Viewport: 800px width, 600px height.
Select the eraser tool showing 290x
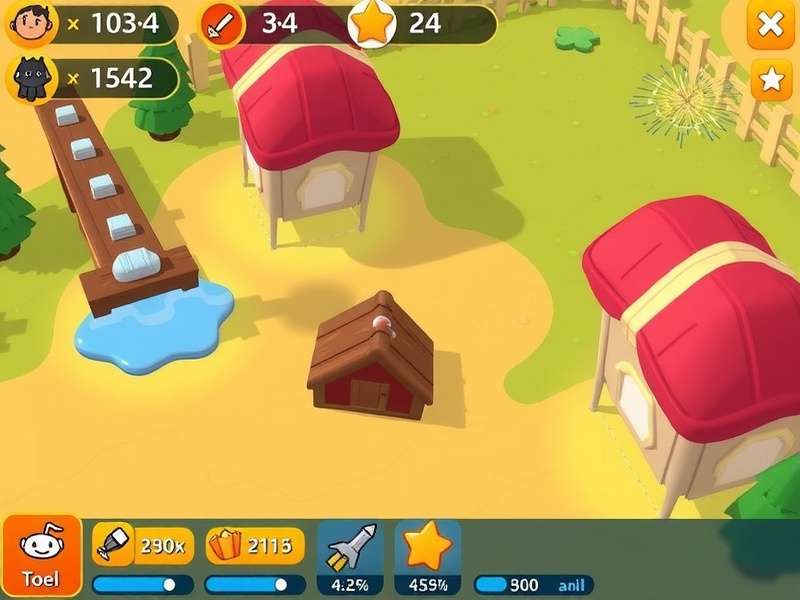pyautogui.click(x=113, y=545)
